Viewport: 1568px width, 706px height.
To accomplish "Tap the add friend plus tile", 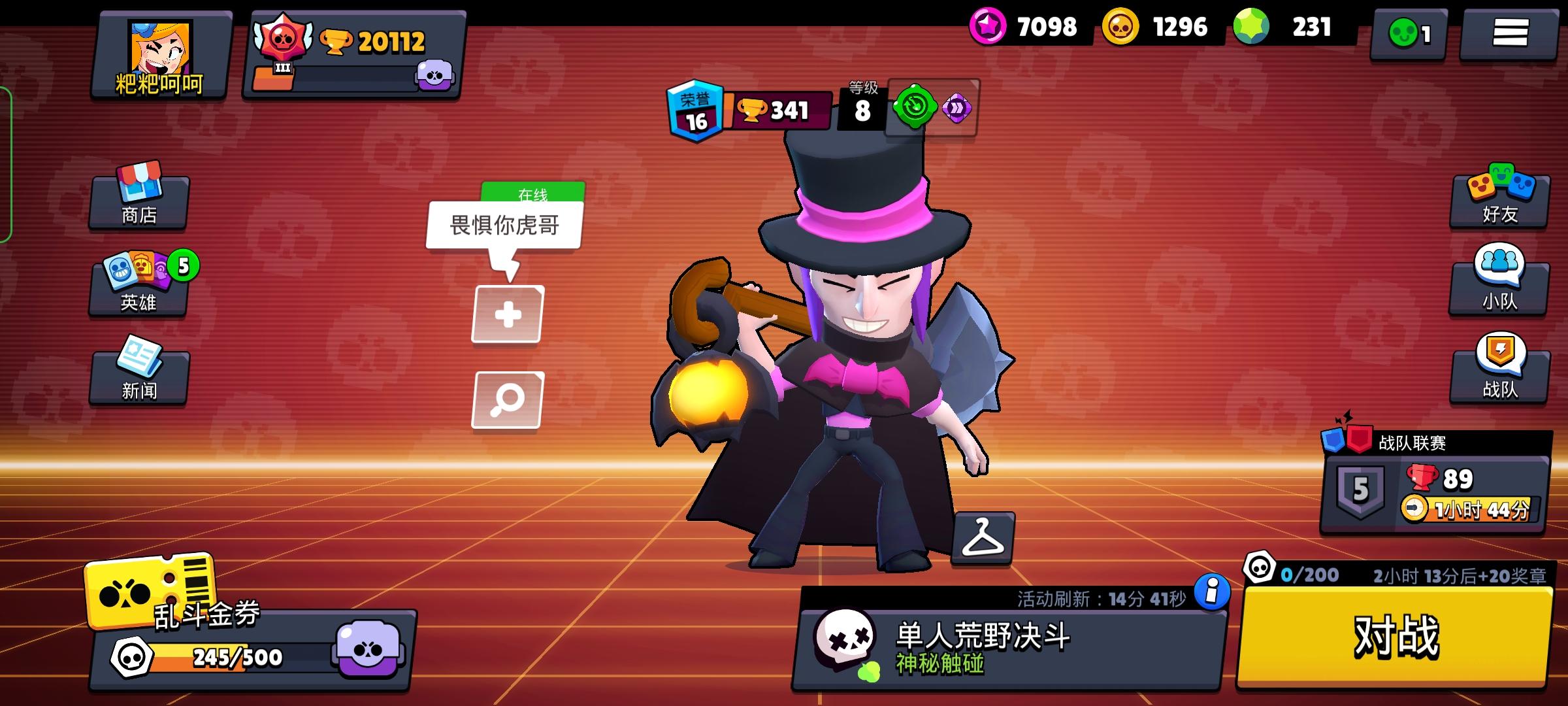I will (506, 314).
